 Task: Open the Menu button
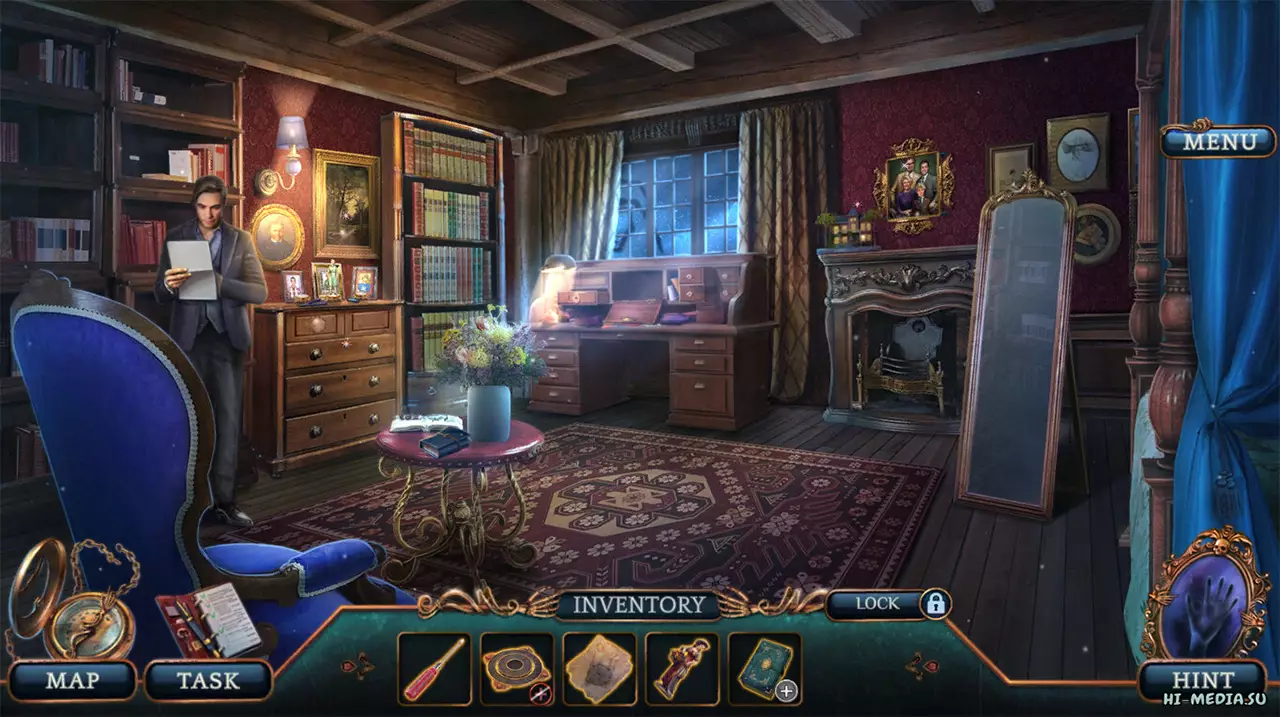1218,141
